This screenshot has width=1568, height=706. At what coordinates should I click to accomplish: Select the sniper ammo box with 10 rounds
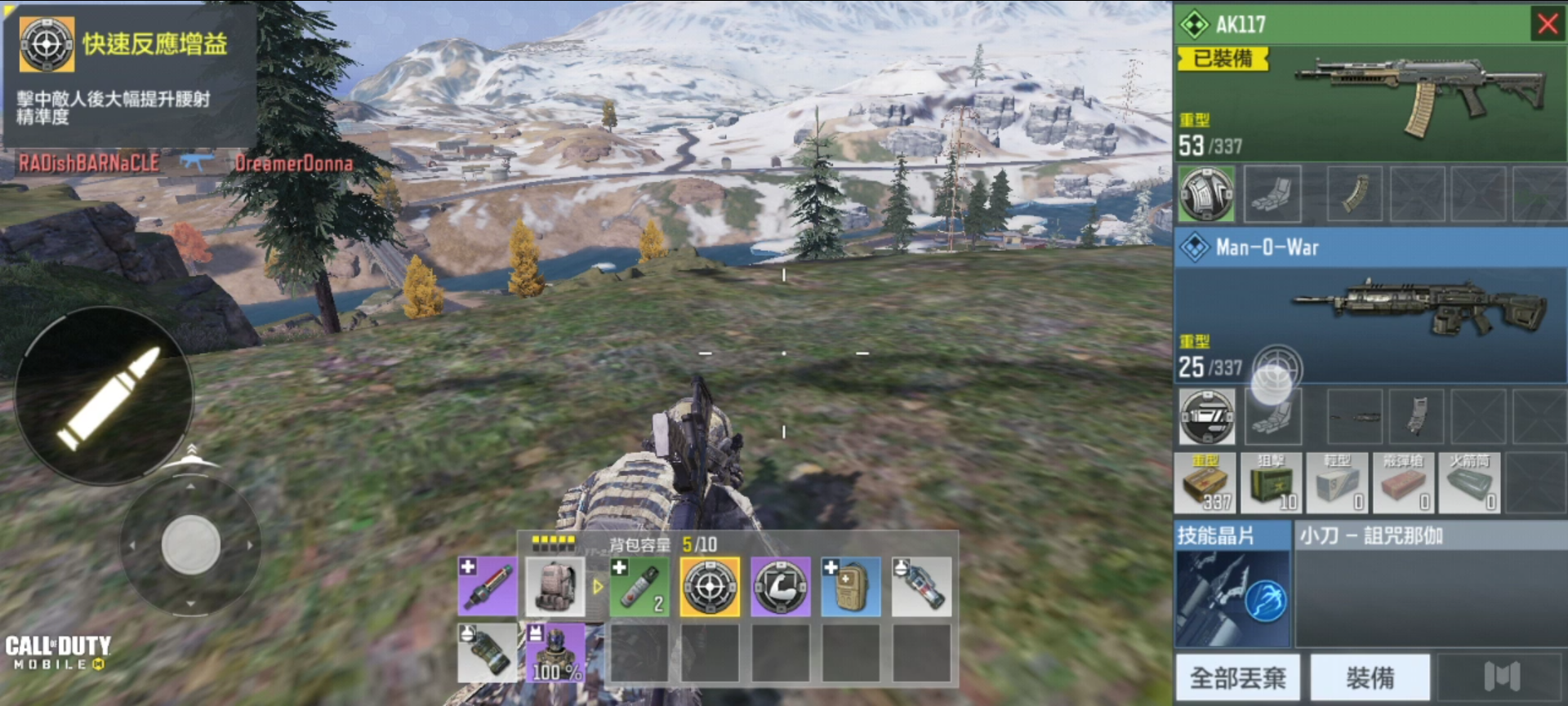point(1272,483)
